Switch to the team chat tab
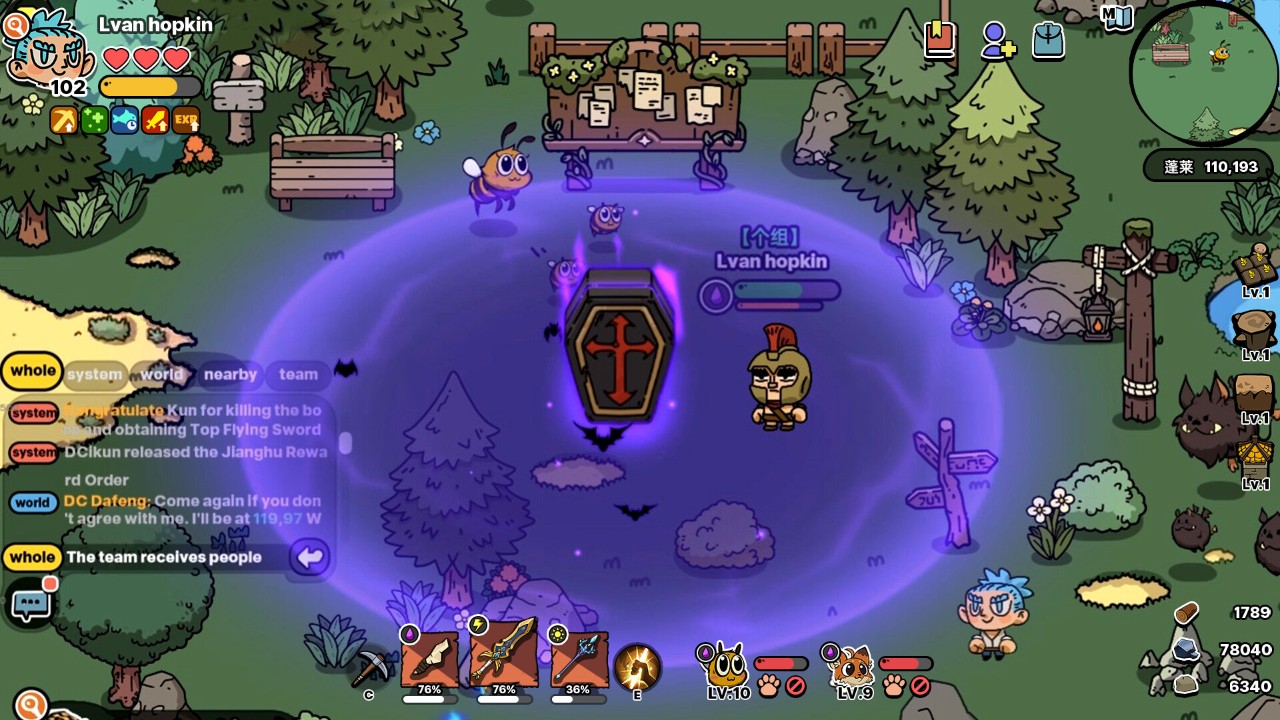1280x720 pixels. tap(298, 375)
